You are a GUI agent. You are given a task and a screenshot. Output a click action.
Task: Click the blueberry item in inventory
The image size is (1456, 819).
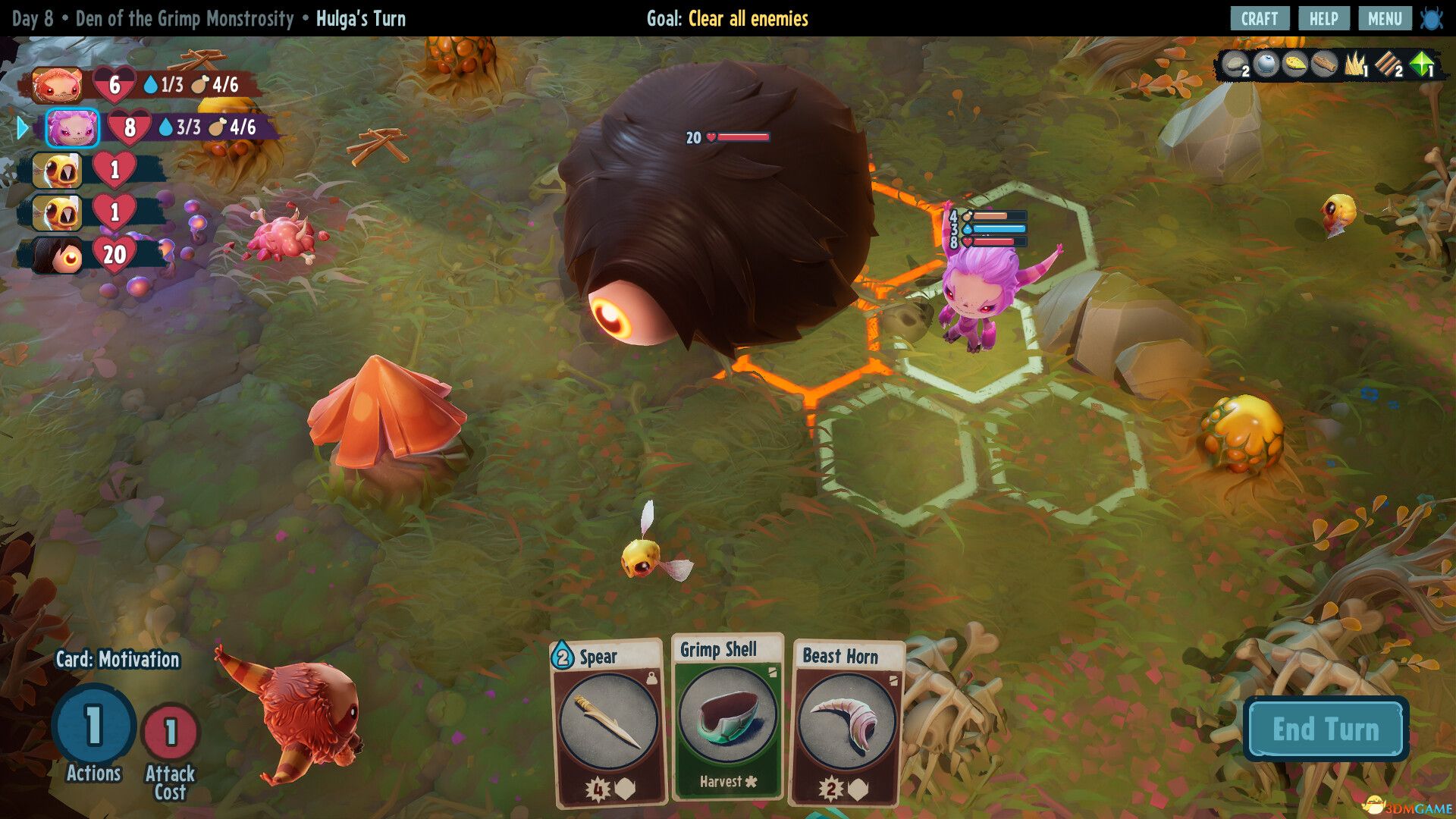coord(1266,64)
